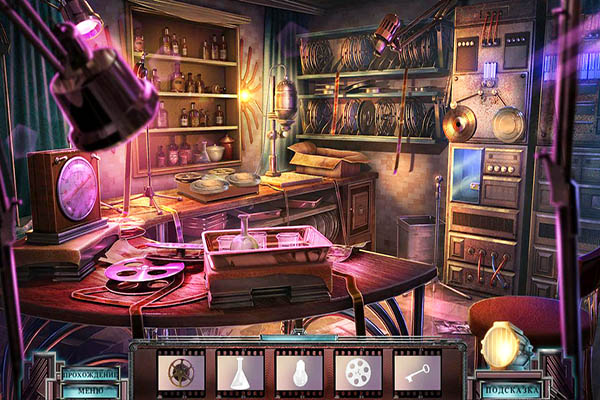Use the Подсказка hint button
Image resolution: width=600 pixels, height=400 pixels.
coord(510,389)
